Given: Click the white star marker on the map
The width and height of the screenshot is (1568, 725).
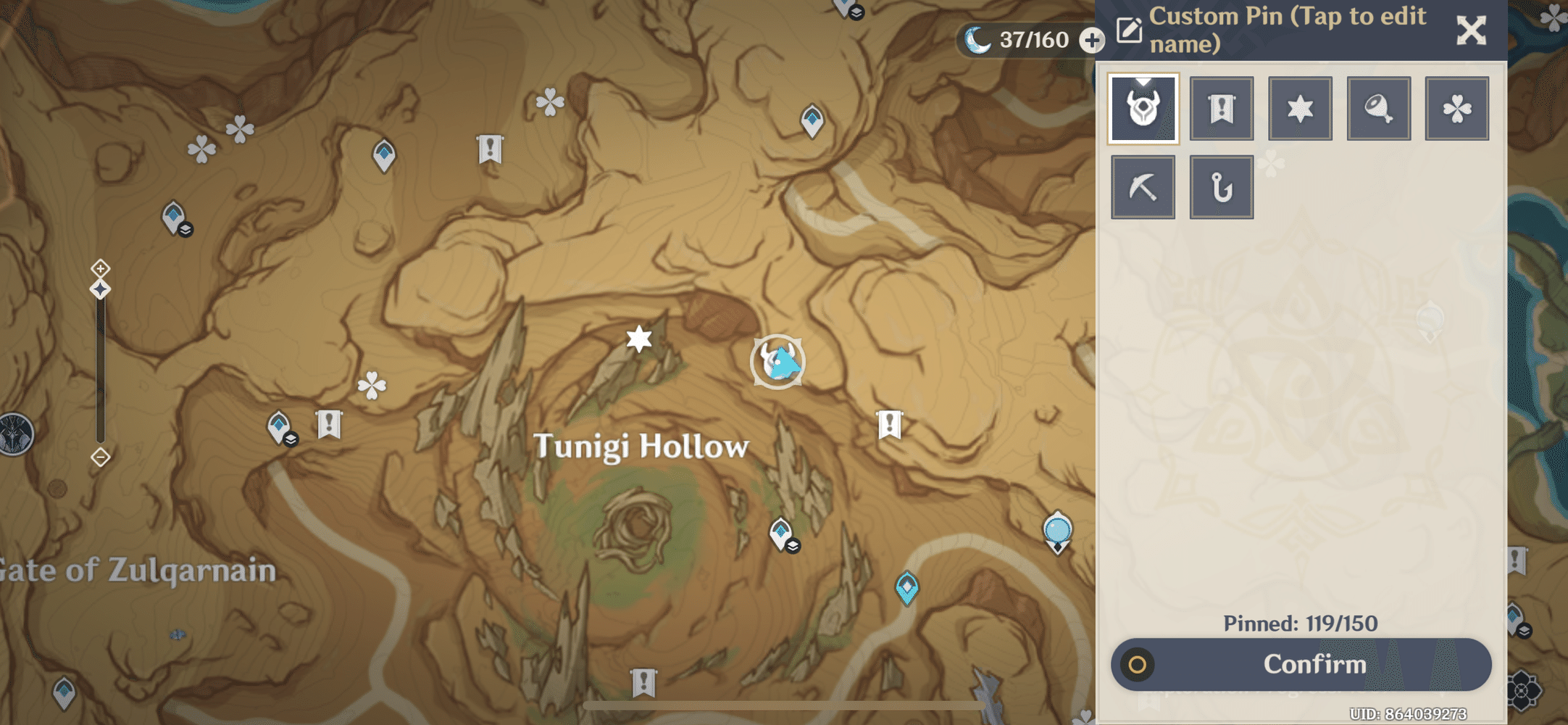Looking at the screenshot, I should [x=638, y=337].
